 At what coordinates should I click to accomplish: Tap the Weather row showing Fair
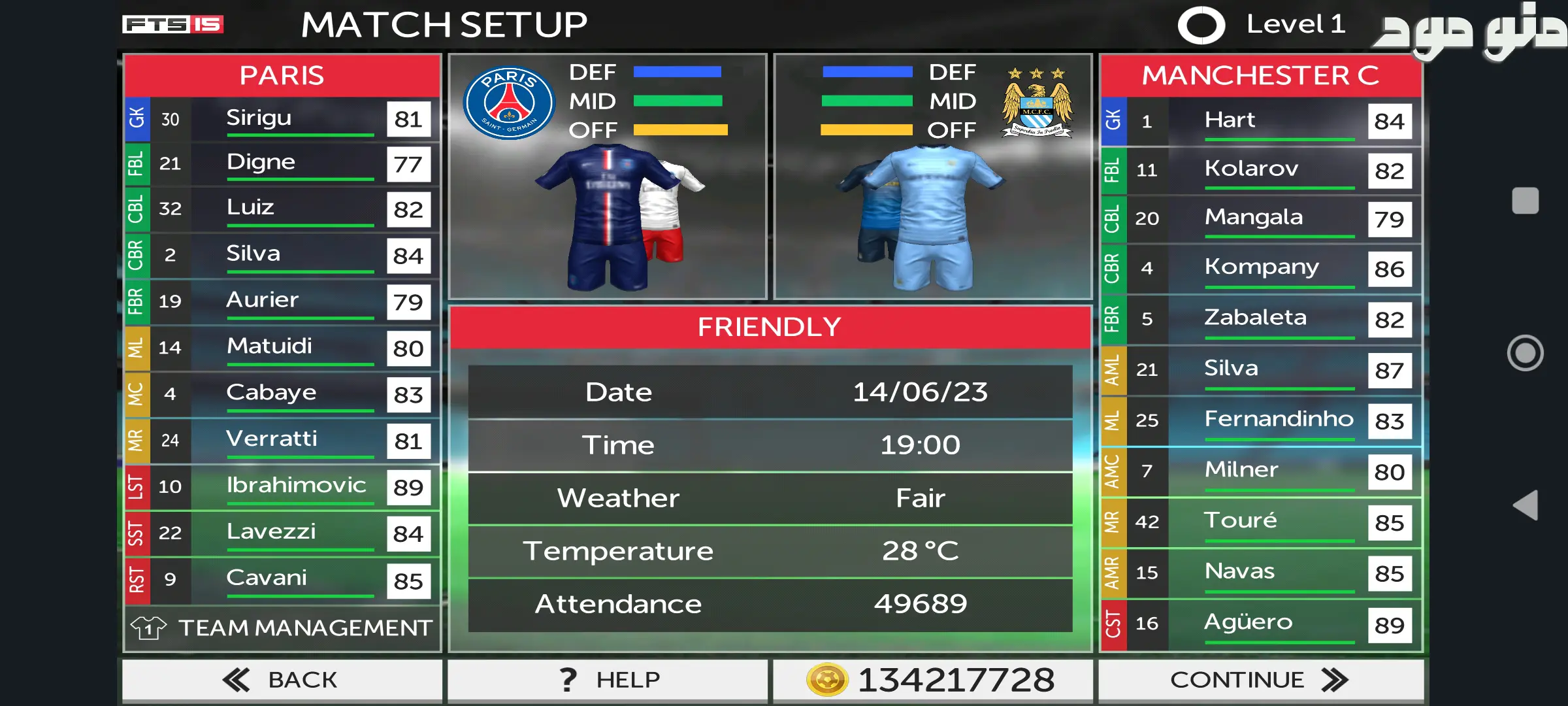(x=770, y=498)
